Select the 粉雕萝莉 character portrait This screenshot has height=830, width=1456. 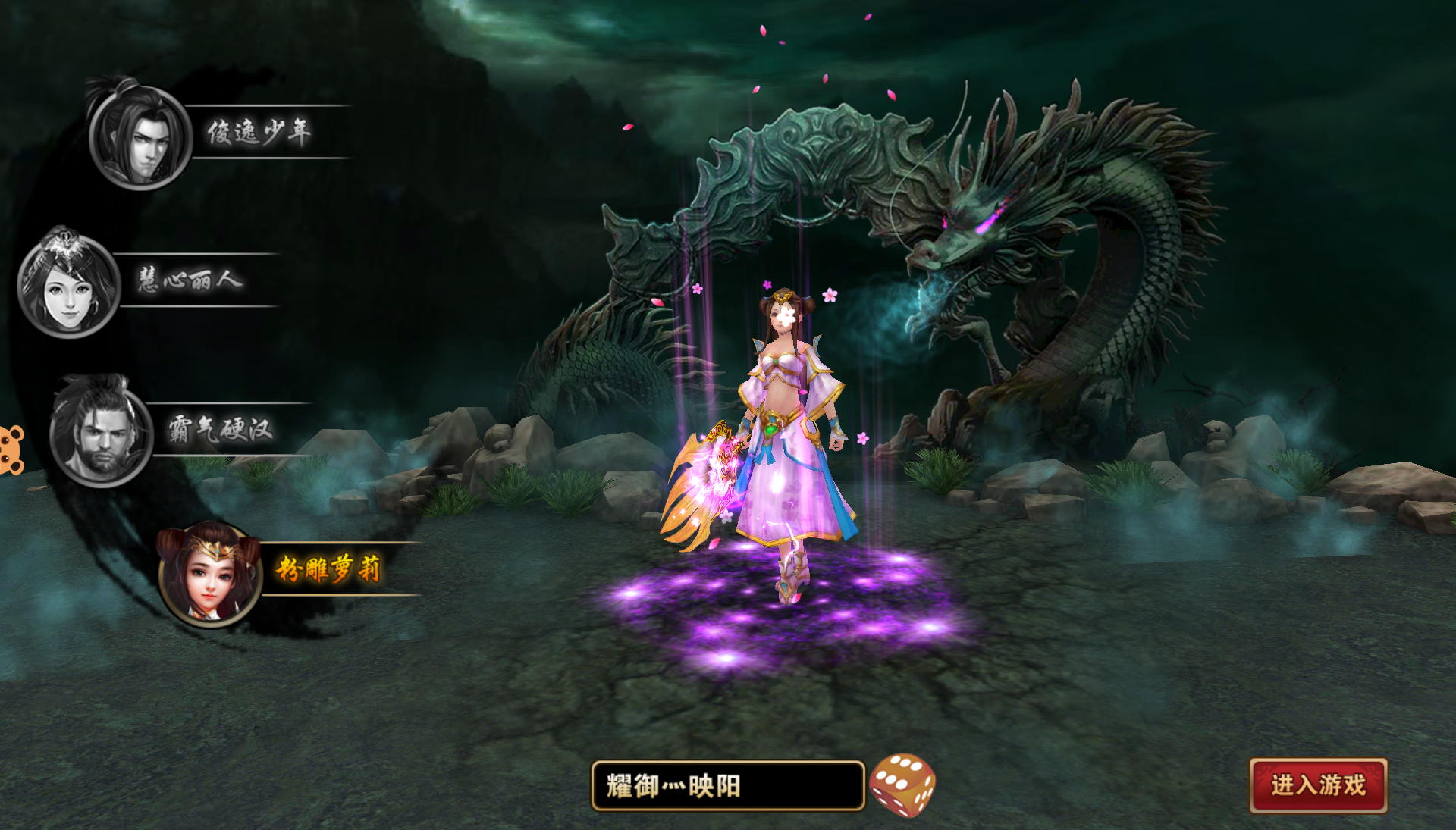tap(210, 575)
